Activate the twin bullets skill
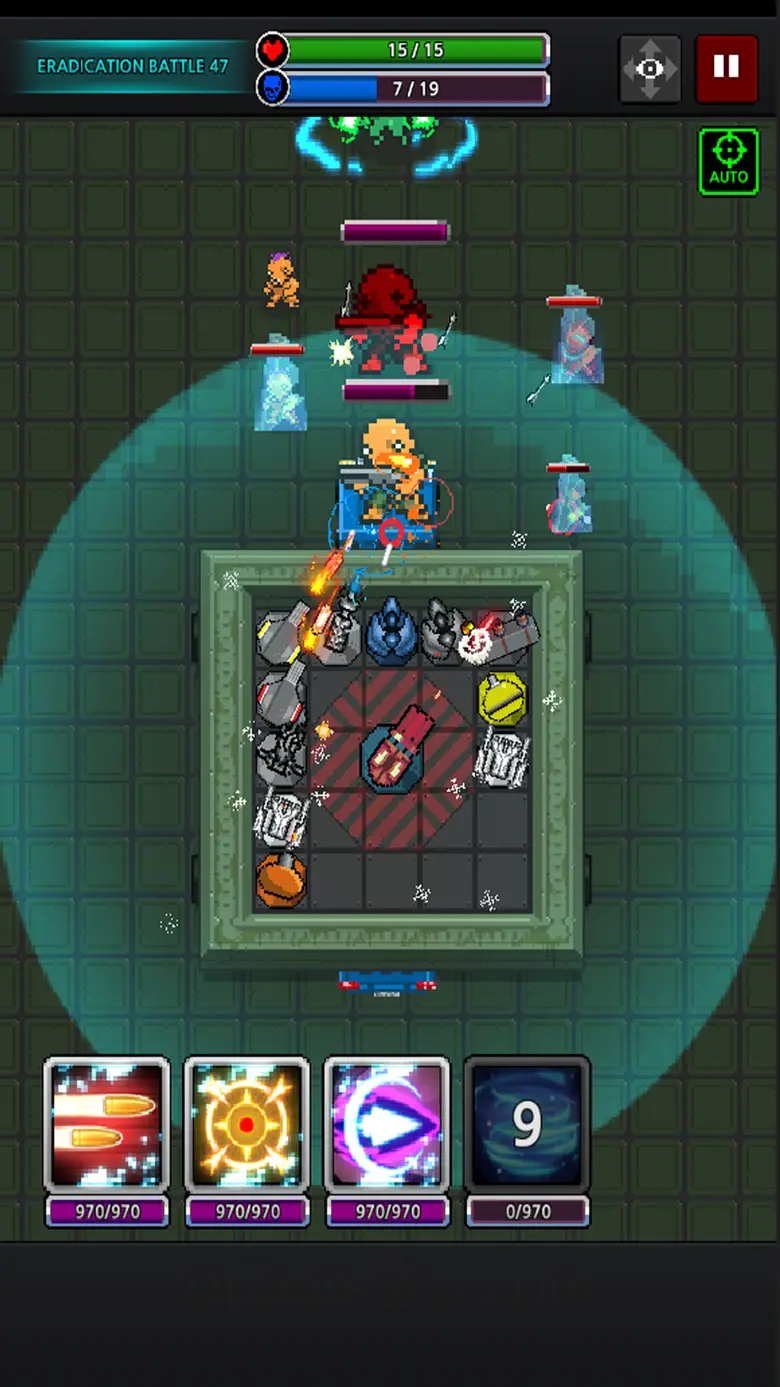The image size is (780, 1387). (107, 1125)
